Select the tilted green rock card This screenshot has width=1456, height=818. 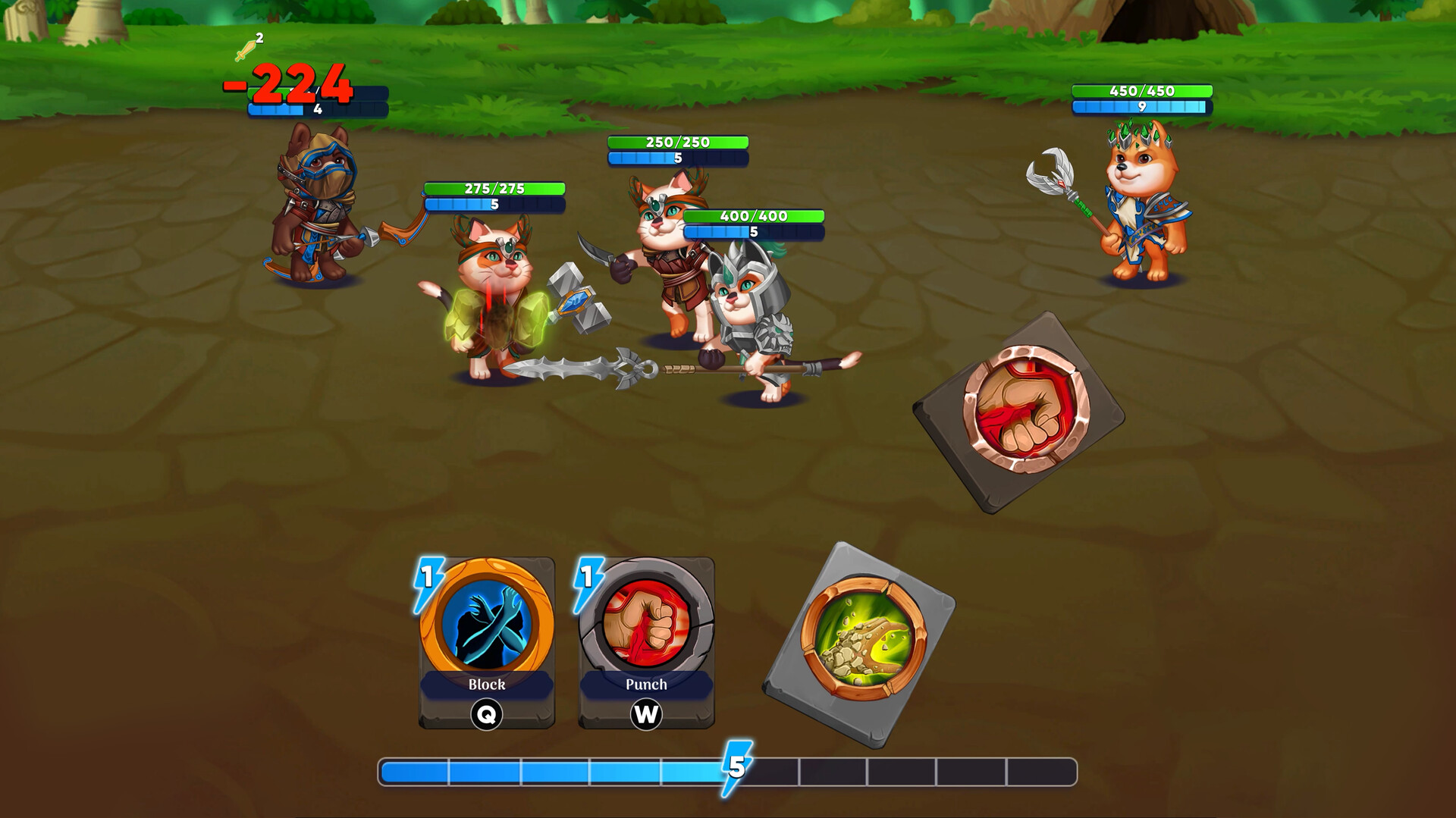(861, 643)
